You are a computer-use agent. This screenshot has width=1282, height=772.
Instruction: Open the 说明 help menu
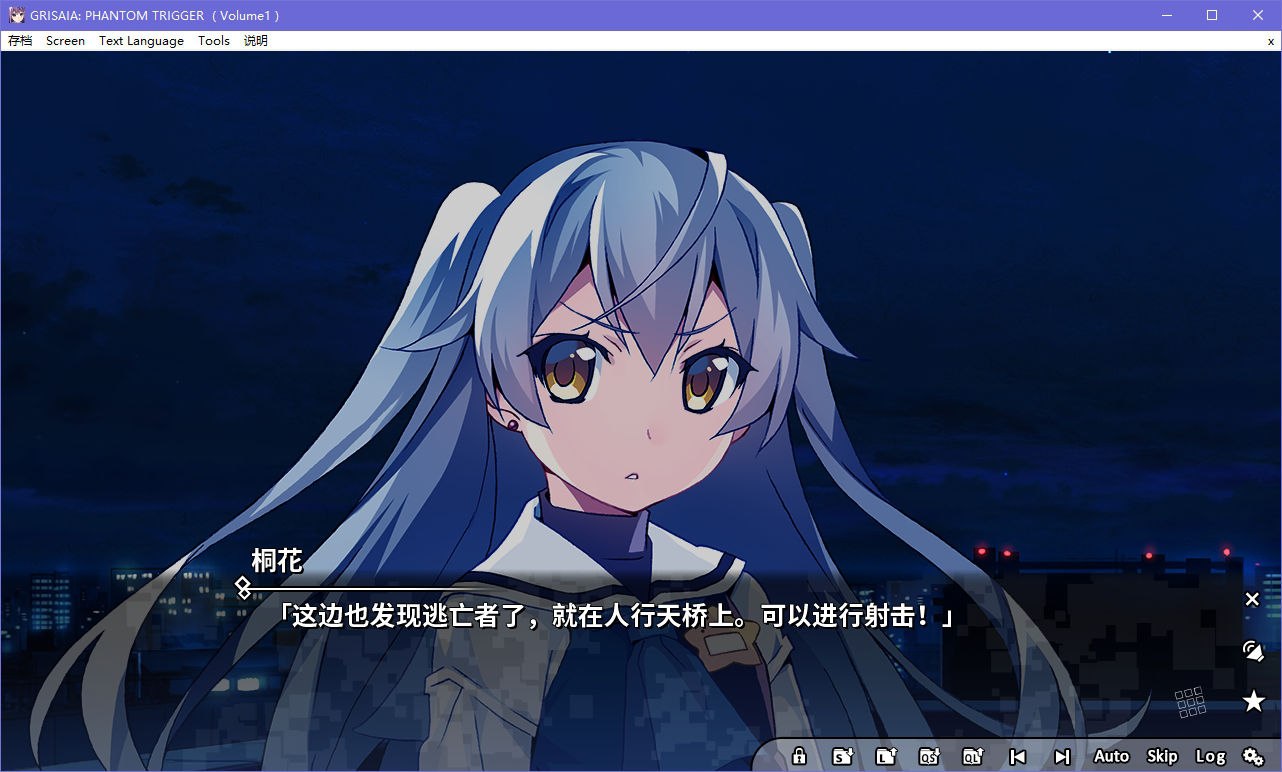click(x=255, y=41)
